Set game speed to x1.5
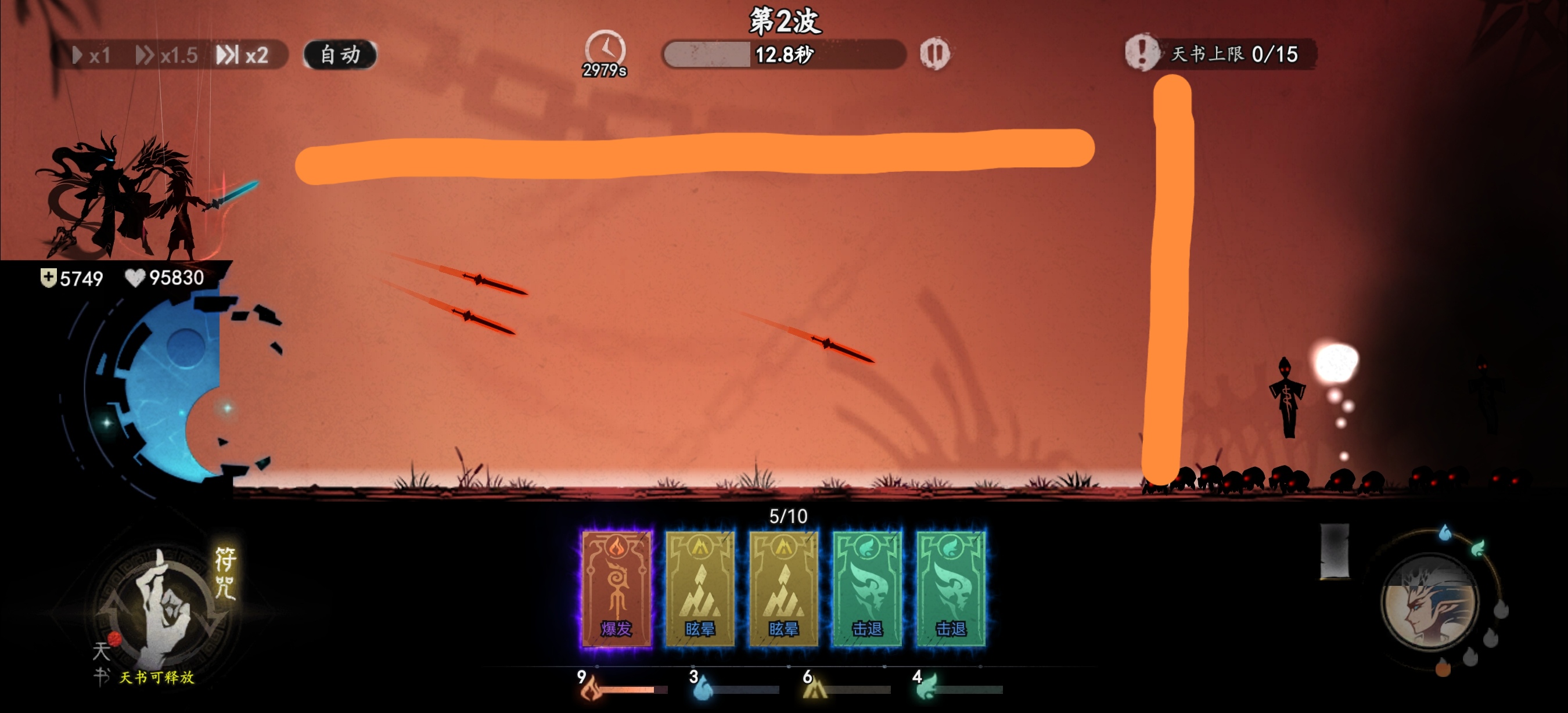 coord(167,55)
